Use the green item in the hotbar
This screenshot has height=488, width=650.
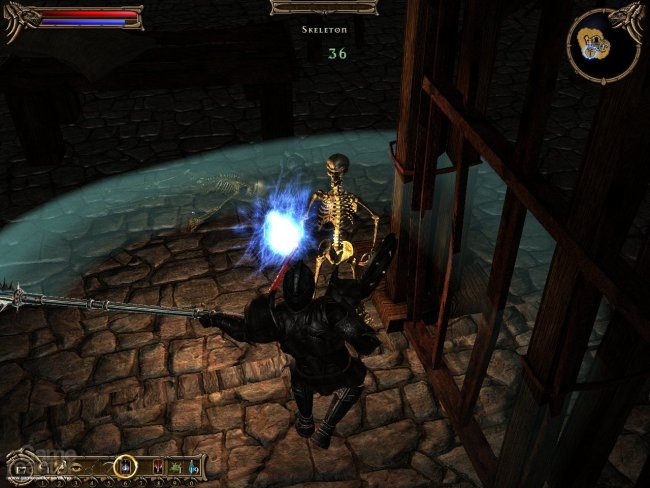click(175, 467)
